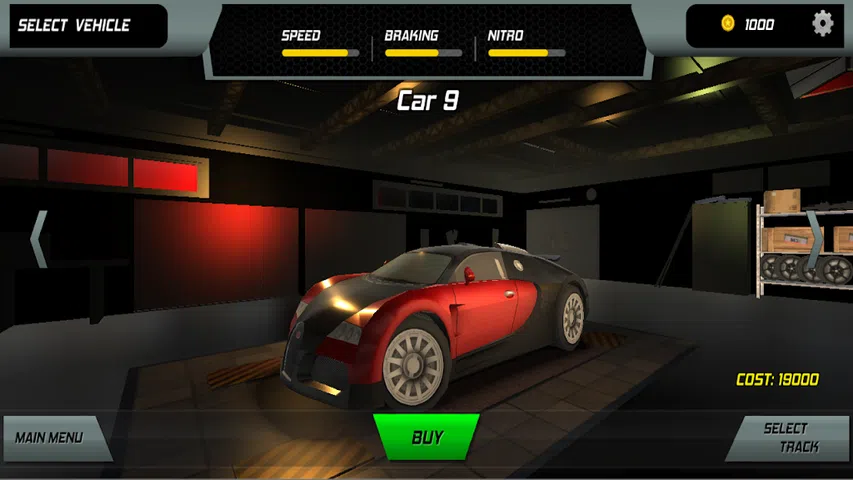Open settings via the gear icon
Screen dimensions: 853x480
pyautogui.click(x=822, y=24)
